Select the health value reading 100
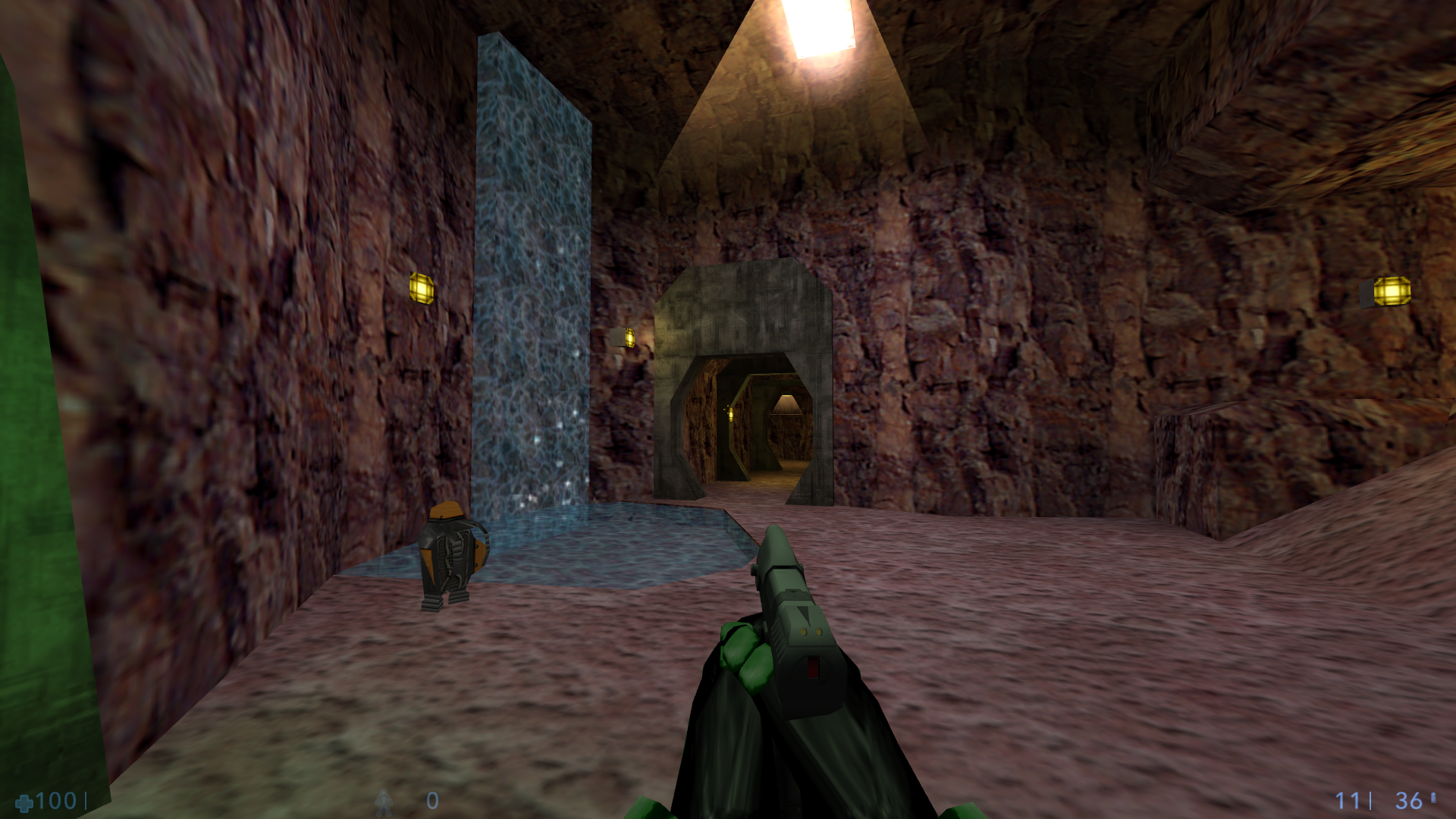 pyautogui.click(x=55, y=802)
